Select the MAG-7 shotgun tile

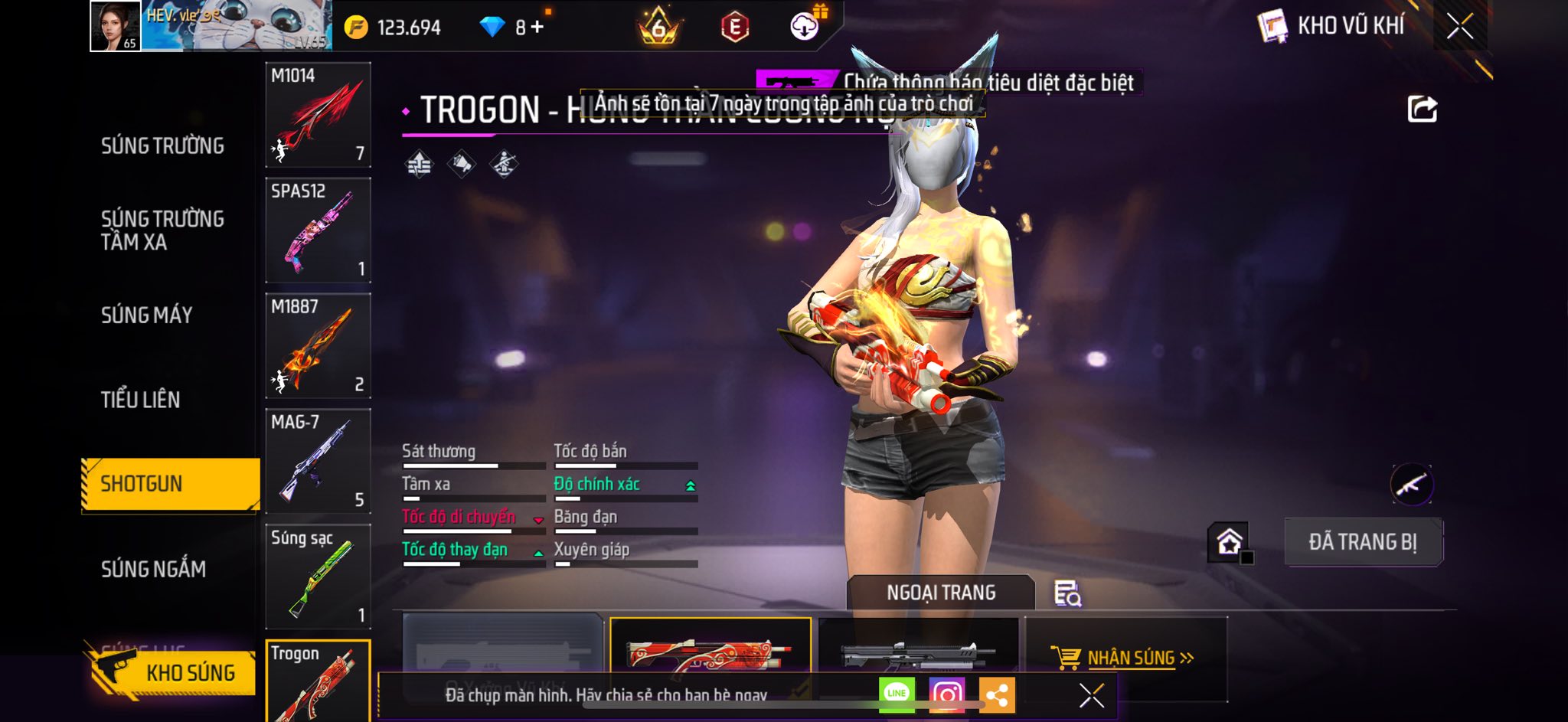[318, 462]
